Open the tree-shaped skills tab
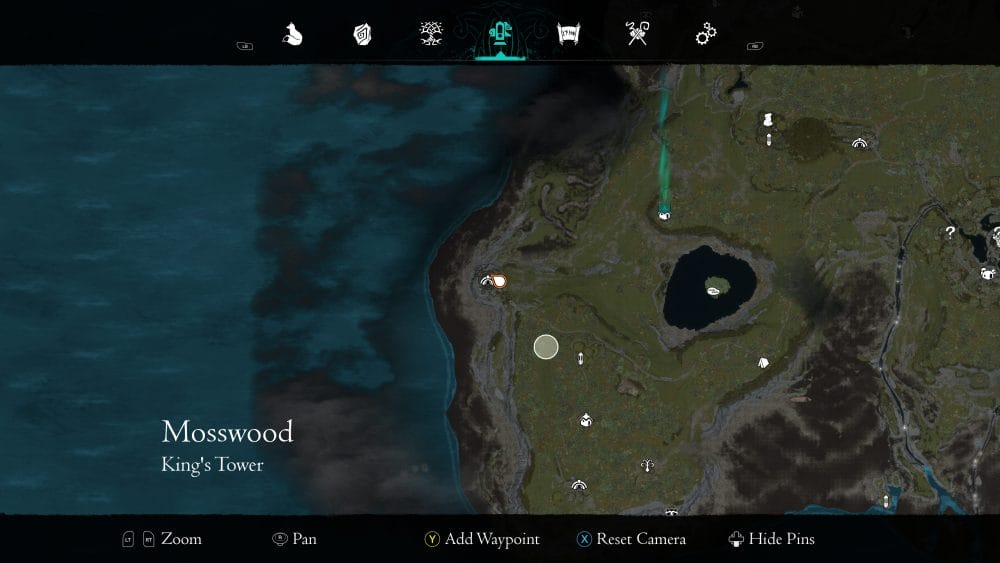 [x=432, y=35]
